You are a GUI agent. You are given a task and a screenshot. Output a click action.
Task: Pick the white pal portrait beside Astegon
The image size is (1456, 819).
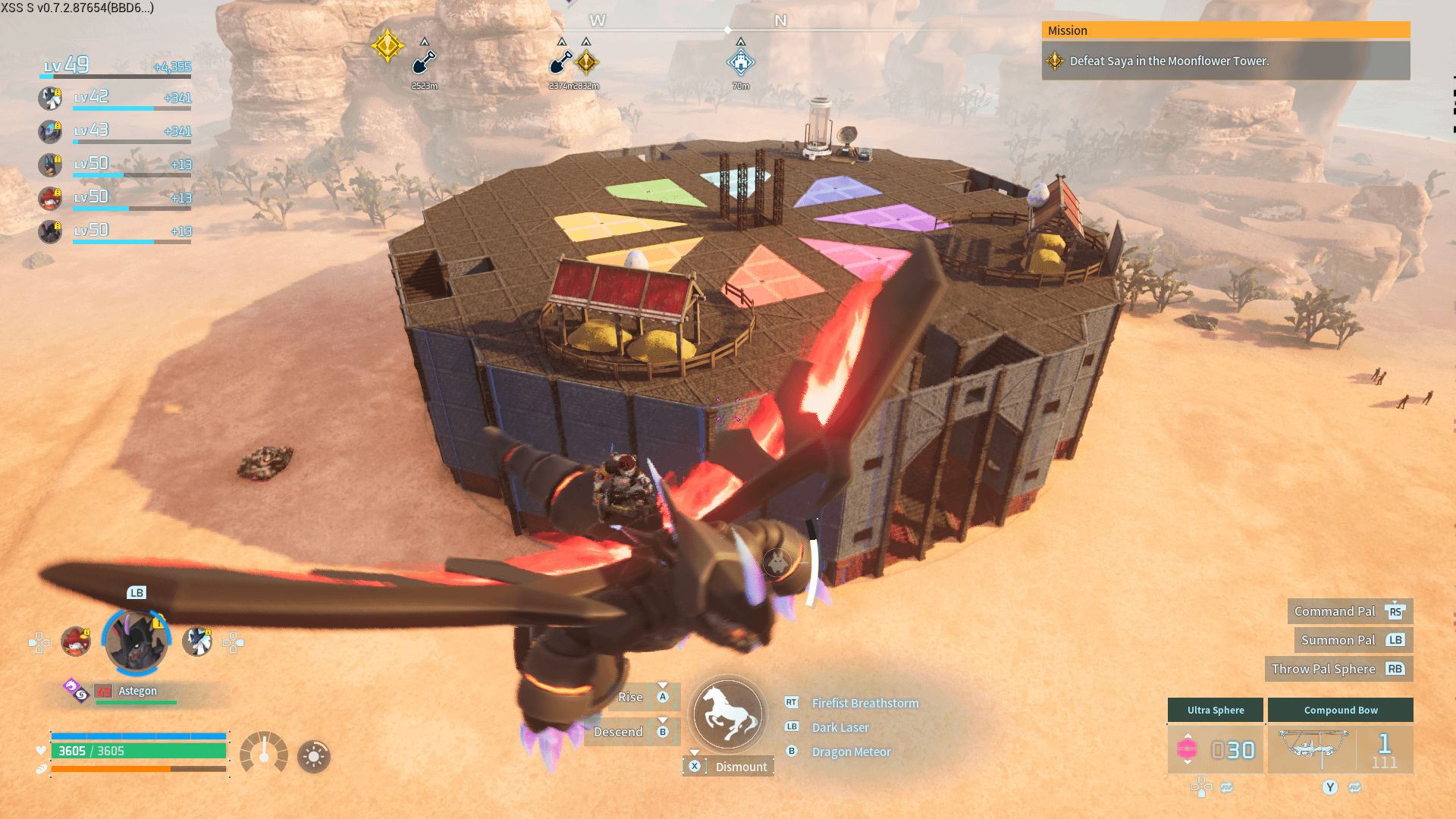[197, 642]
